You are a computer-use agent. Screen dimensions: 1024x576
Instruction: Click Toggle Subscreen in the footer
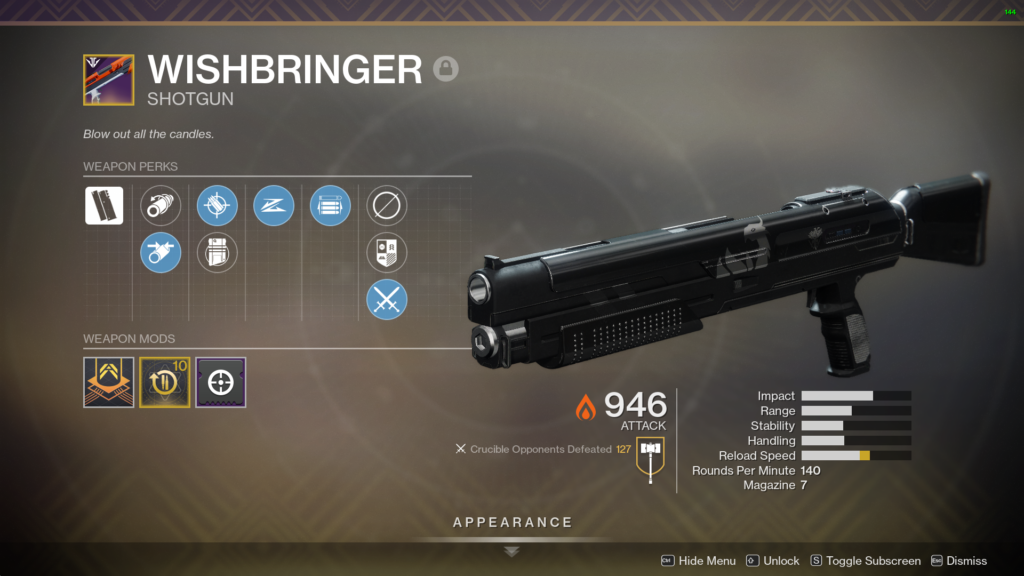pyautogui.click(x=865, y=561)
